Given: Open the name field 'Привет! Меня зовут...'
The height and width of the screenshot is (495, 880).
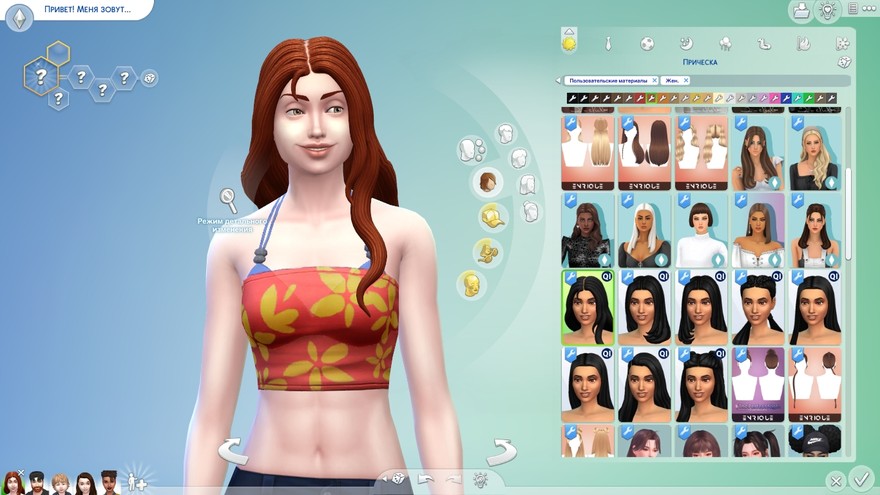Looking at the screenshot, I should point(87,9).
